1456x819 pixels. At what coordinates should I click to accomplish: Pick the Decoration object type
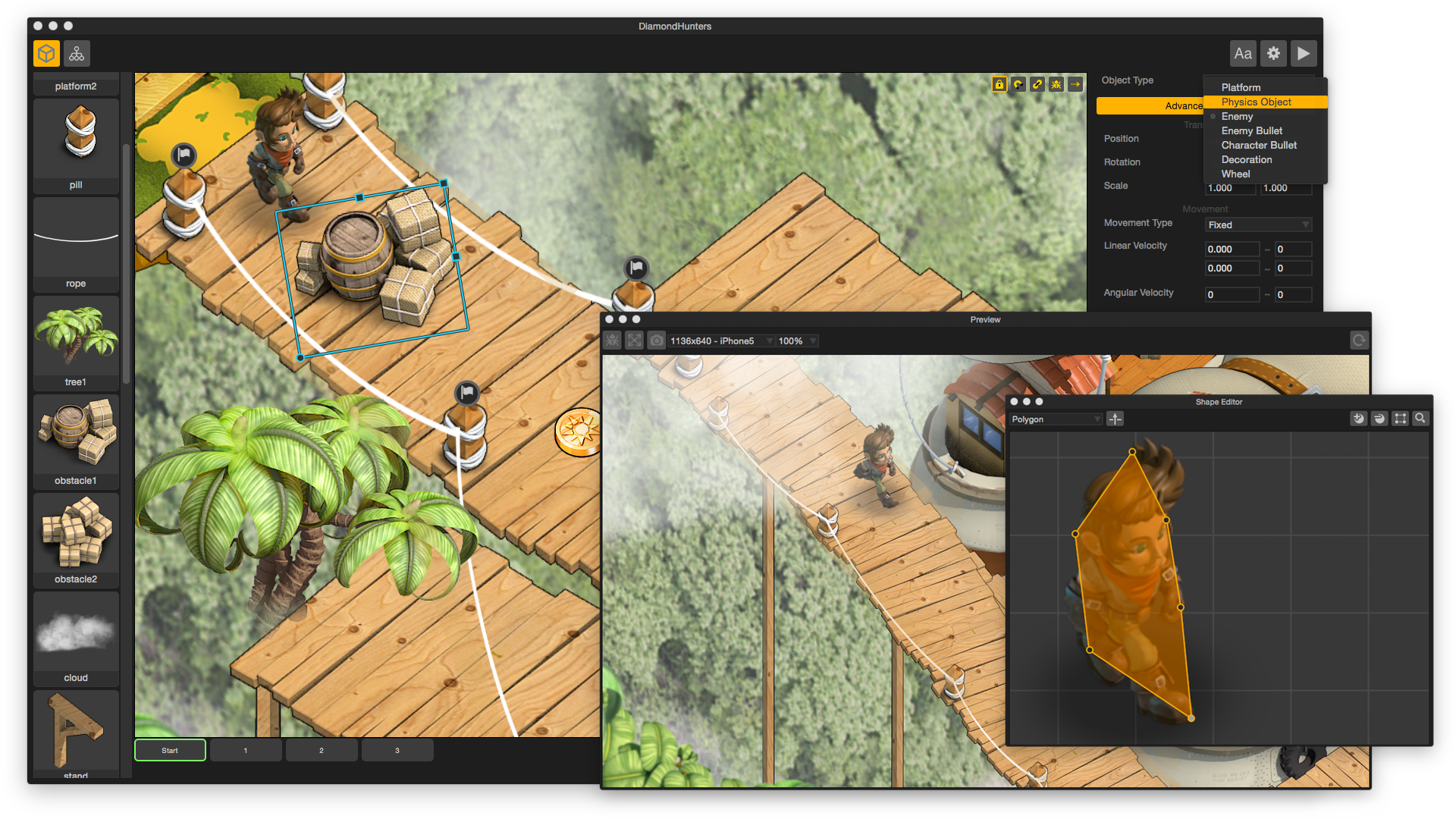[x=1246, y=160]
